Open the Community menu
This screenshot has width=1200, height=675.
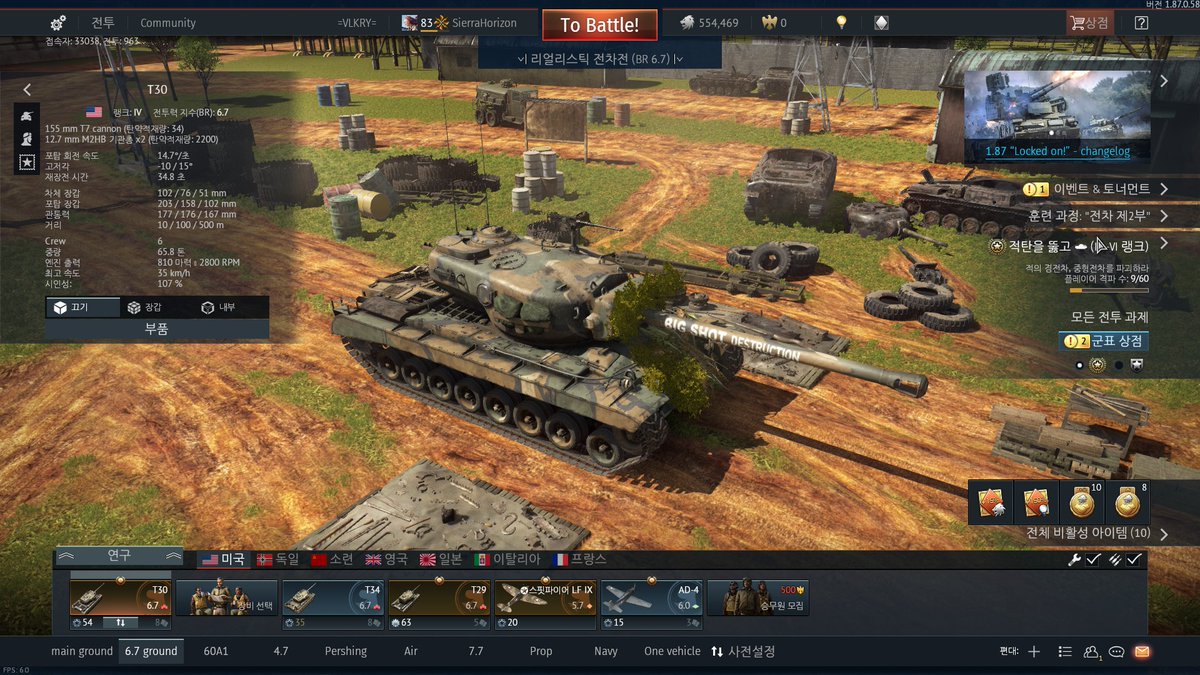168,23
